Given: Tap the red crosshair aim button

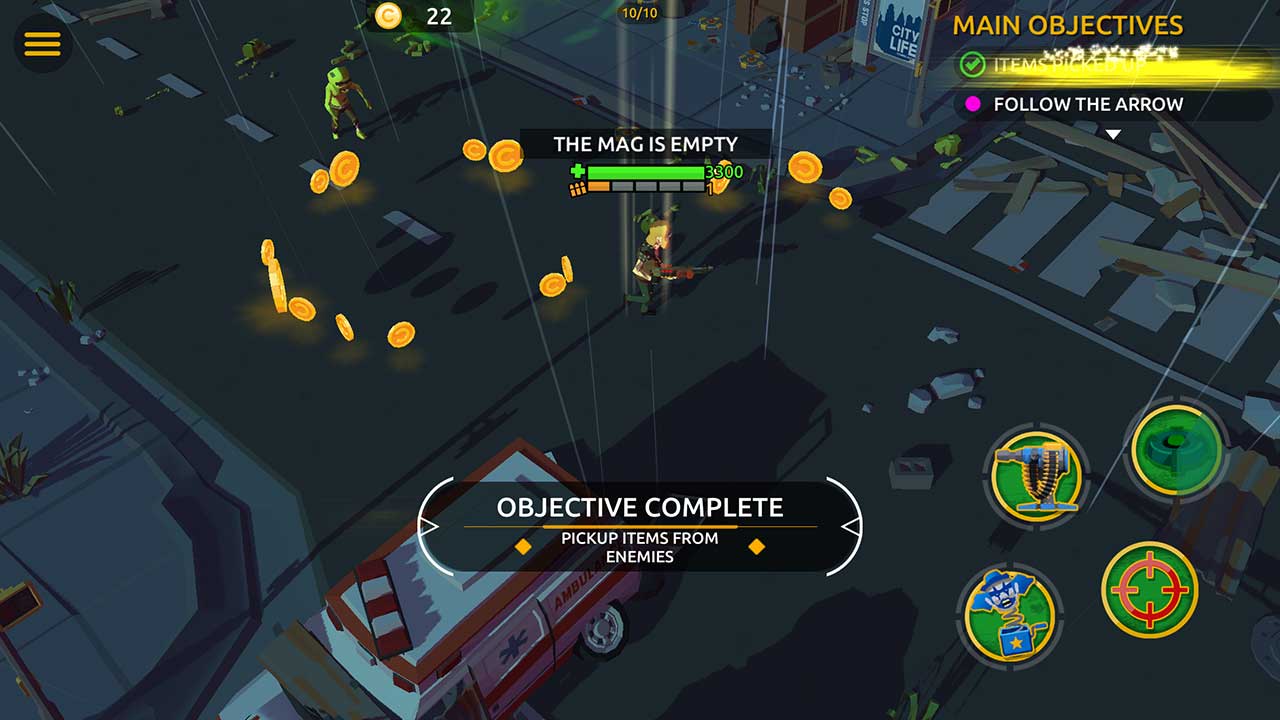Looking at the screenshot, I should click(x=1150, y=590).
